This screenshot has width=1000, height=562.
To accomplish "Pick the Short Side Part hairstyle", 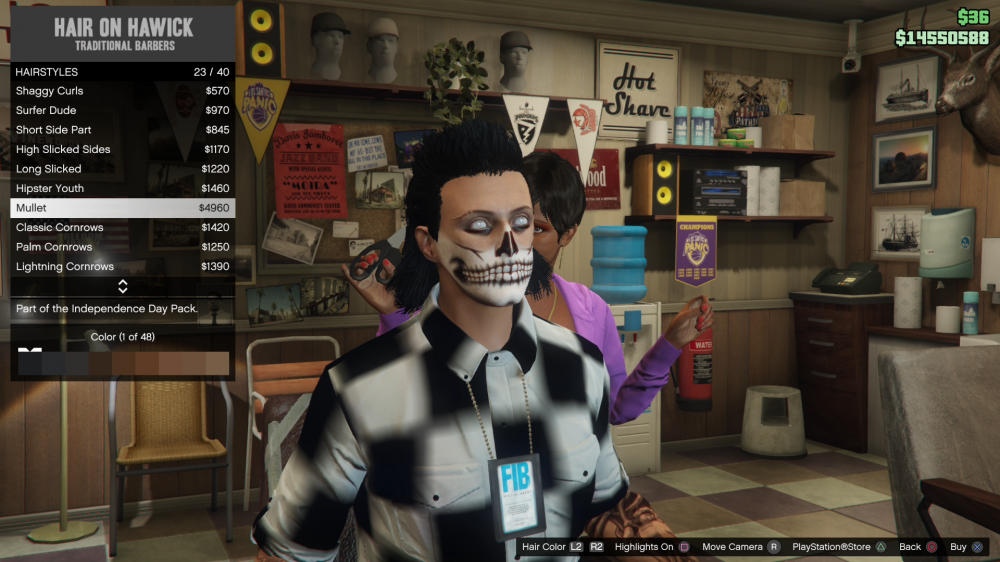I will [x=122, y=130].
